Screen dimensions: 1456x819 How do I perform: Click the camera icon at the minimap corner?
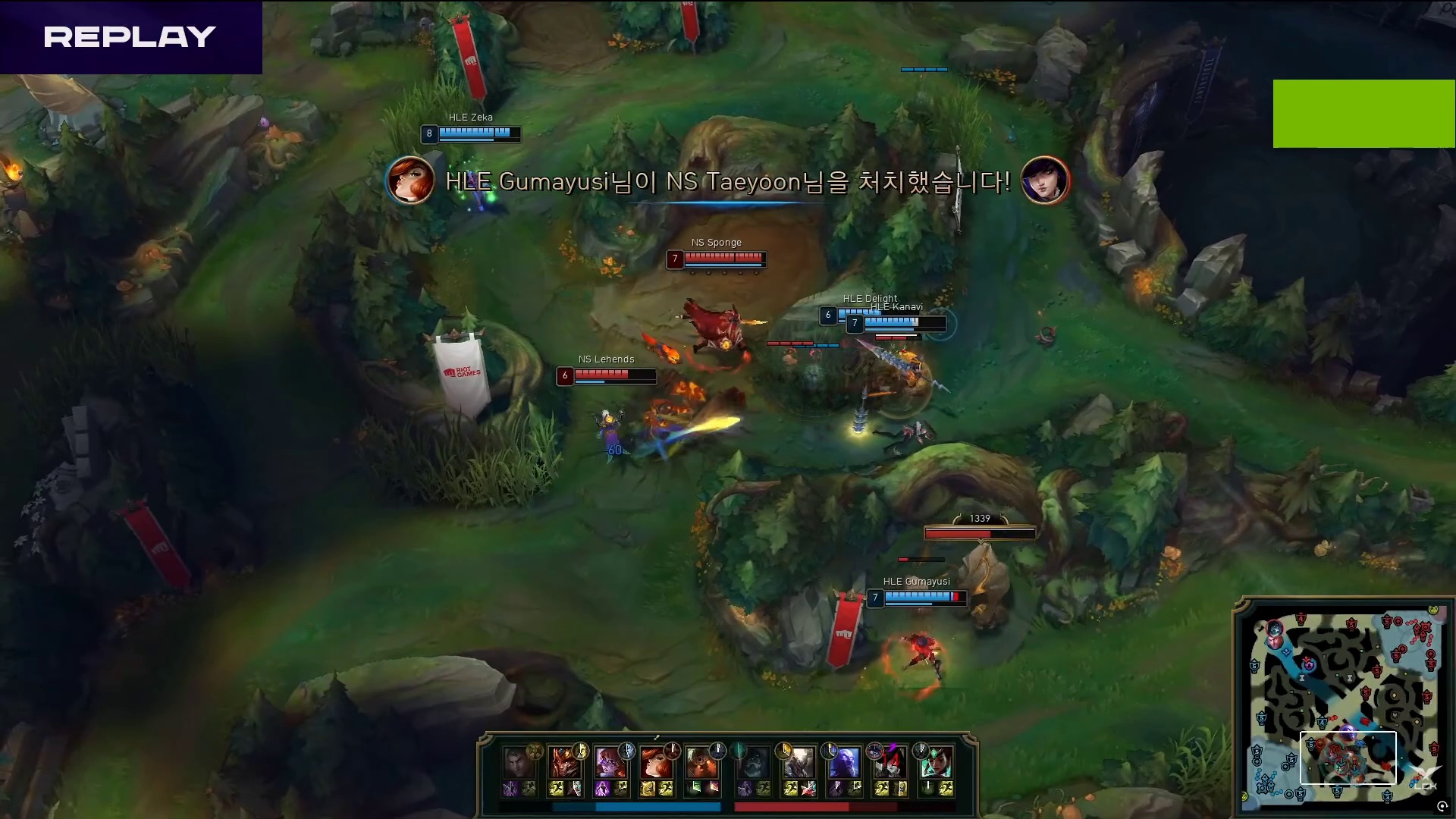(1442, 807)
